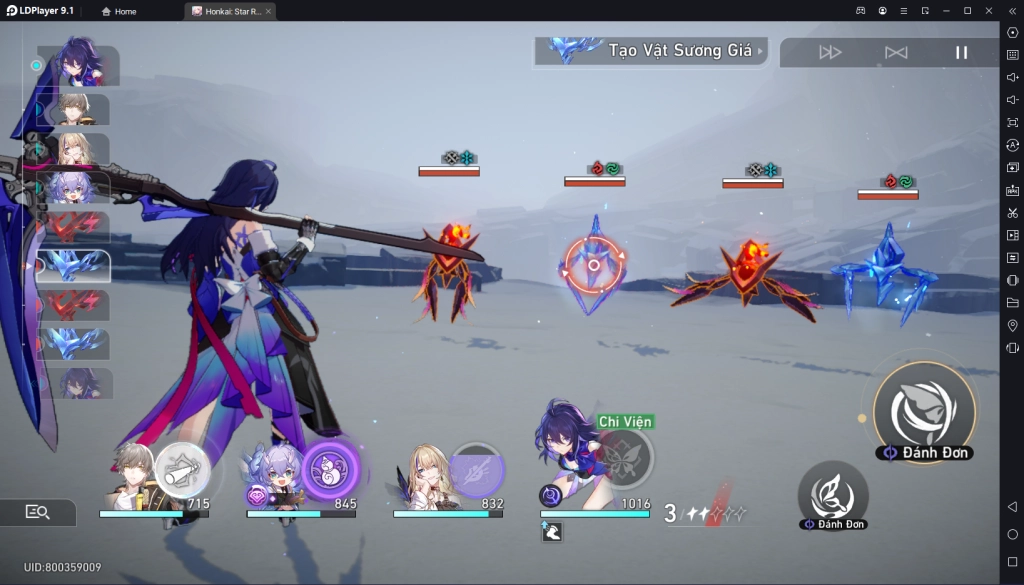The image size is (1024, 585).
Task: Switch to the LDPlayer Home tab
Action: click(119, 11)
